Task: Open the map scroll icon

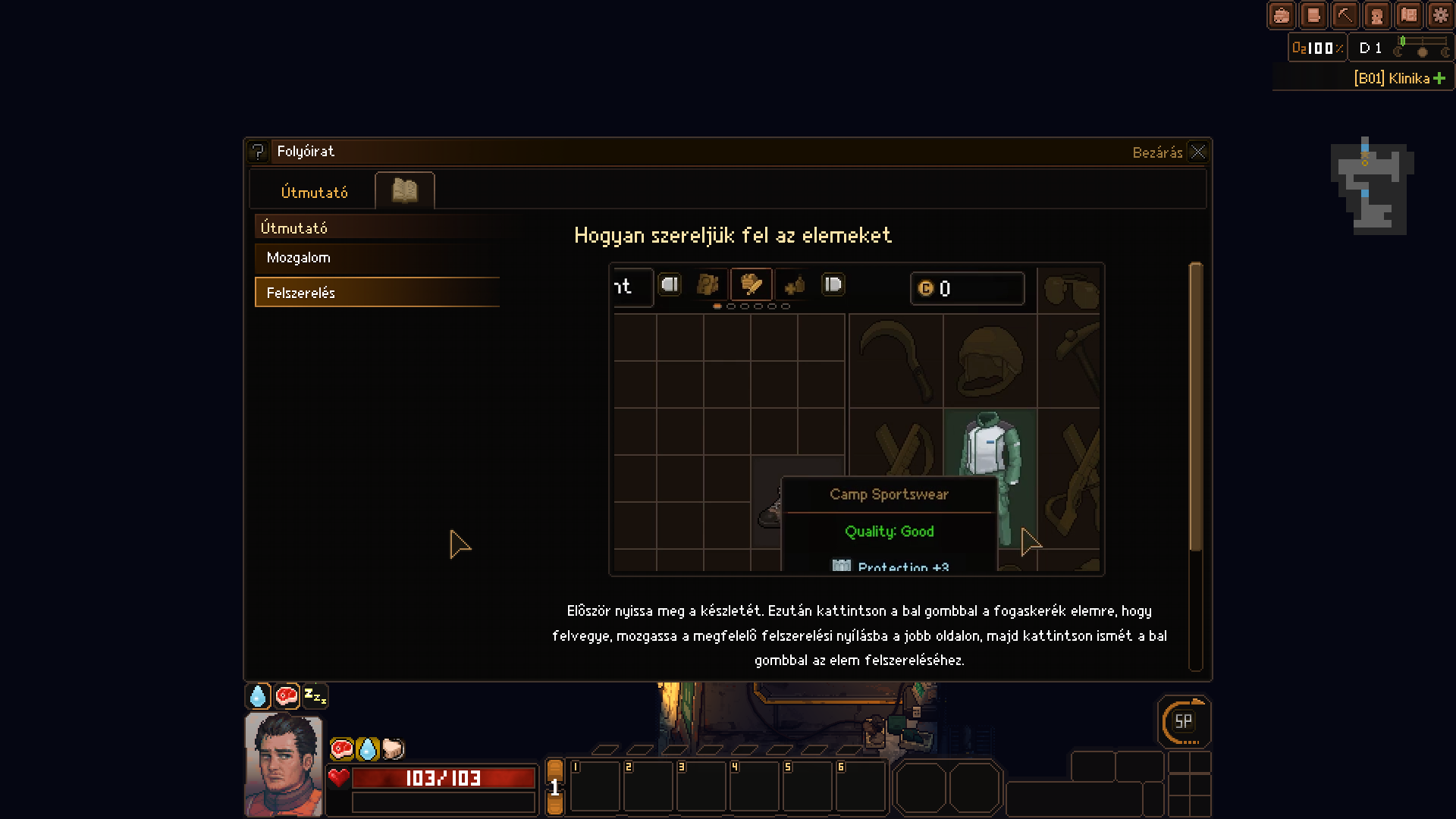Action: [1408, 15]
